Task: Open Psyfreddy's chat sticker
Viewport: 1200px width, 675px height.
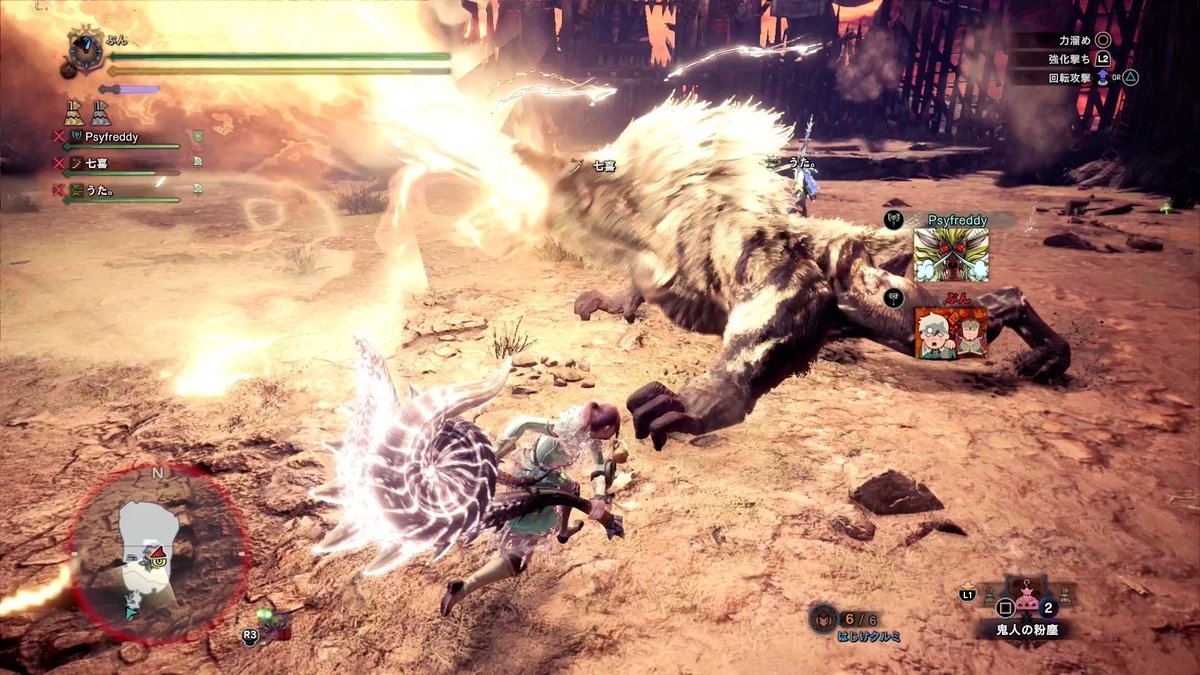Action: (951, 255)
